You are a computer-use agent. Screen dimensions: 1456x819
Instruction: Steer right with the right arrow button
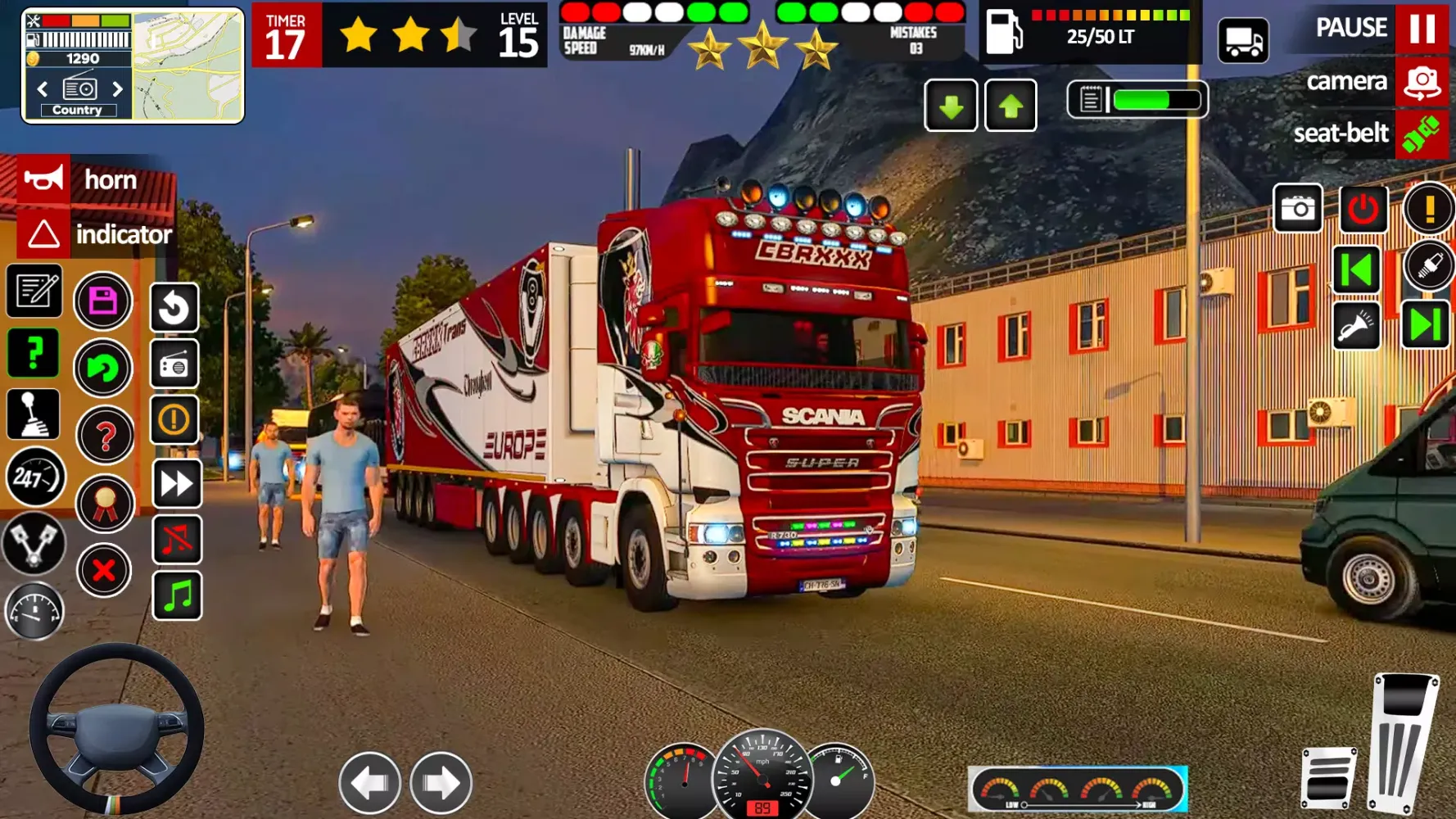click(441, 783)
